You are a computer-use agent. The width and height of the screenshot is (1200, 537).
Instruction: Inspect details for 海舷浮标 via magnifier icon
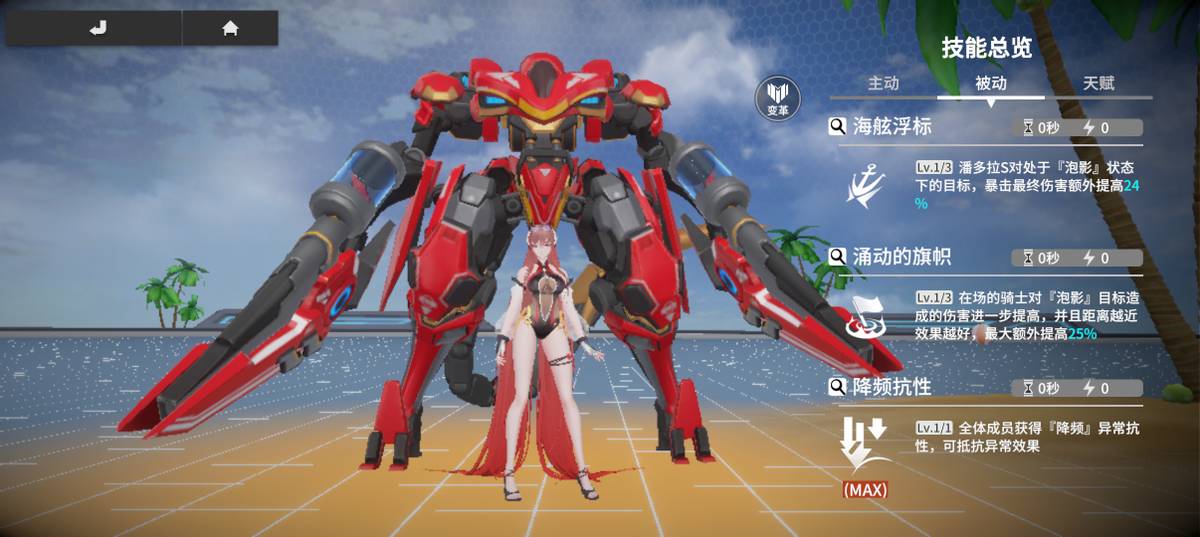pyautogui.click(x=837, y=127)
